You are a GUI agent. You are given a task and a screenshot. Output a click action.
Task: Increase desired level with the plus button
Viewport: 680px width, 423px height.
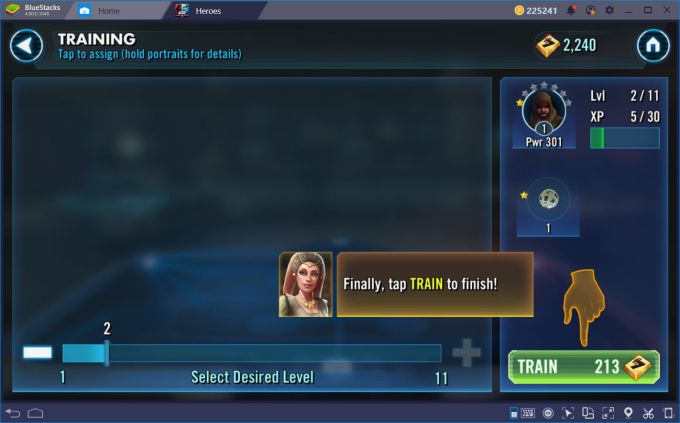click(x=466, y=353)
